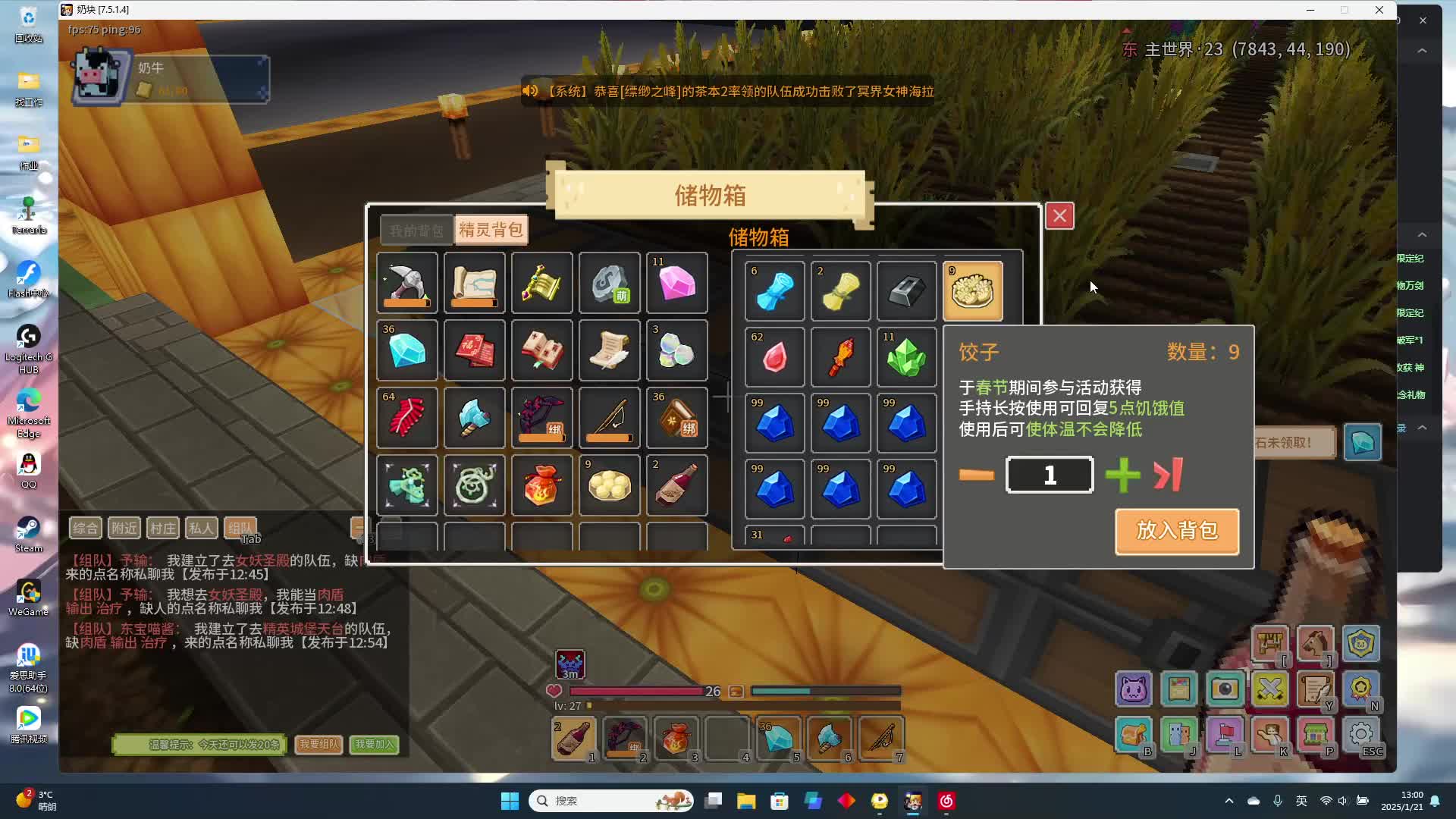The width and height of the screenshot is (1456, 819).
Task: Pick the red ruby stack of 62
Action: coord(774,358)
